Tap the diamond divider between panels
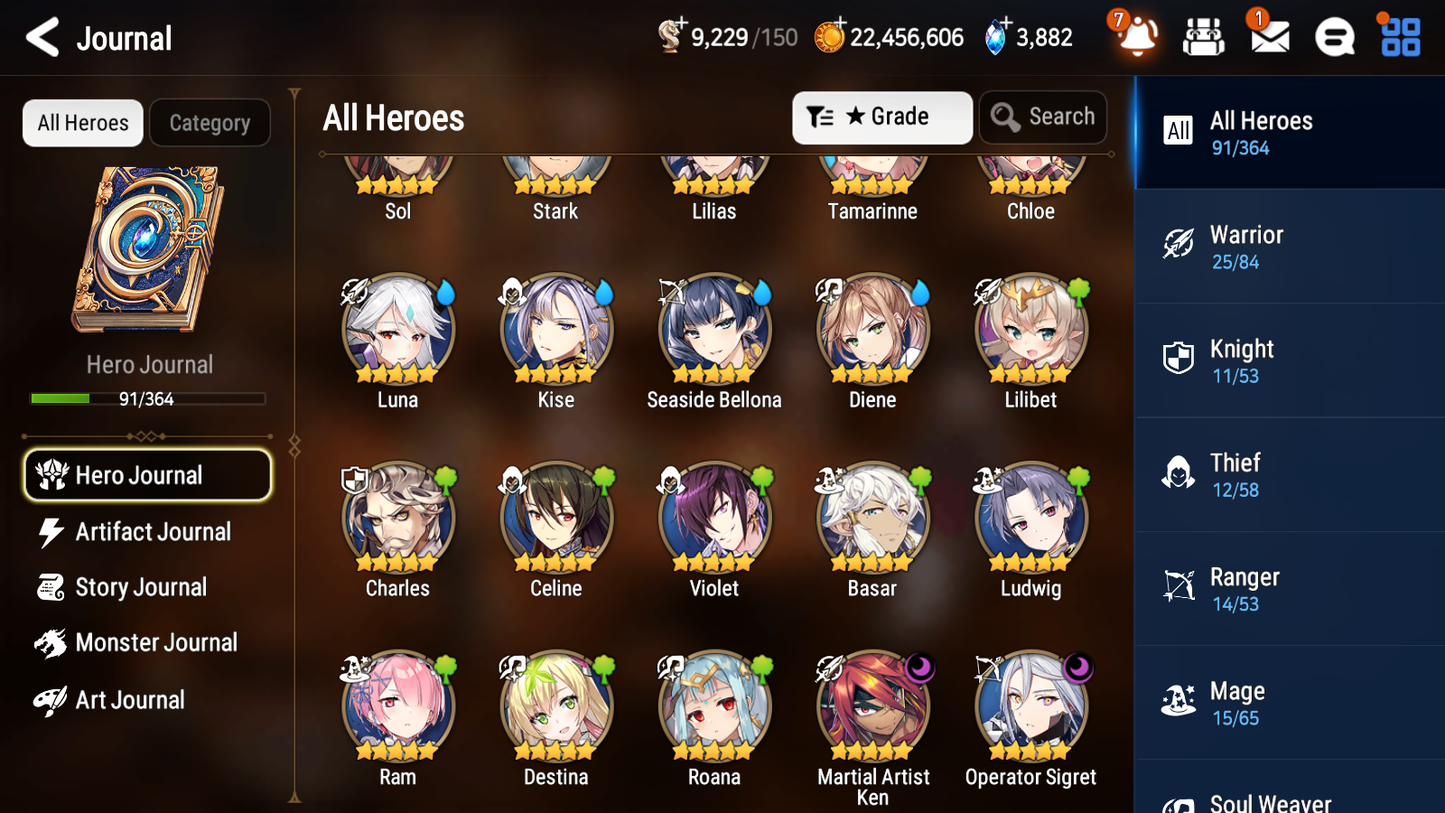 click(293, 443)
